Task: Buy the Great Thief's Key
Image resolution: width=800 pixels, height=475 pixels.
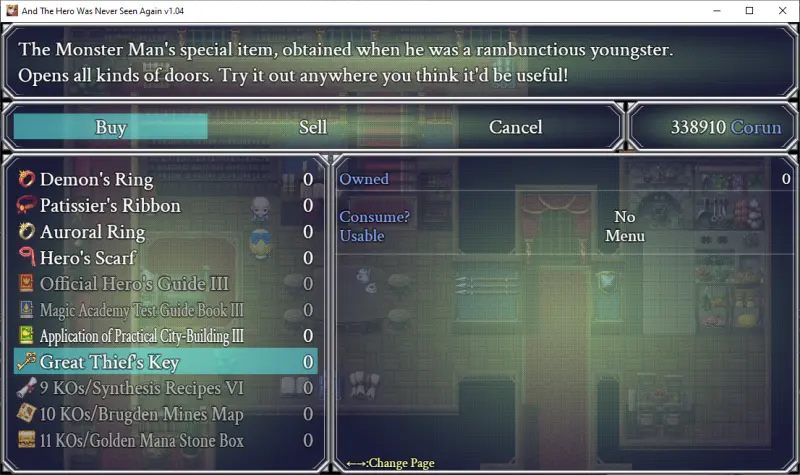Action: click(x=109, y=362)
